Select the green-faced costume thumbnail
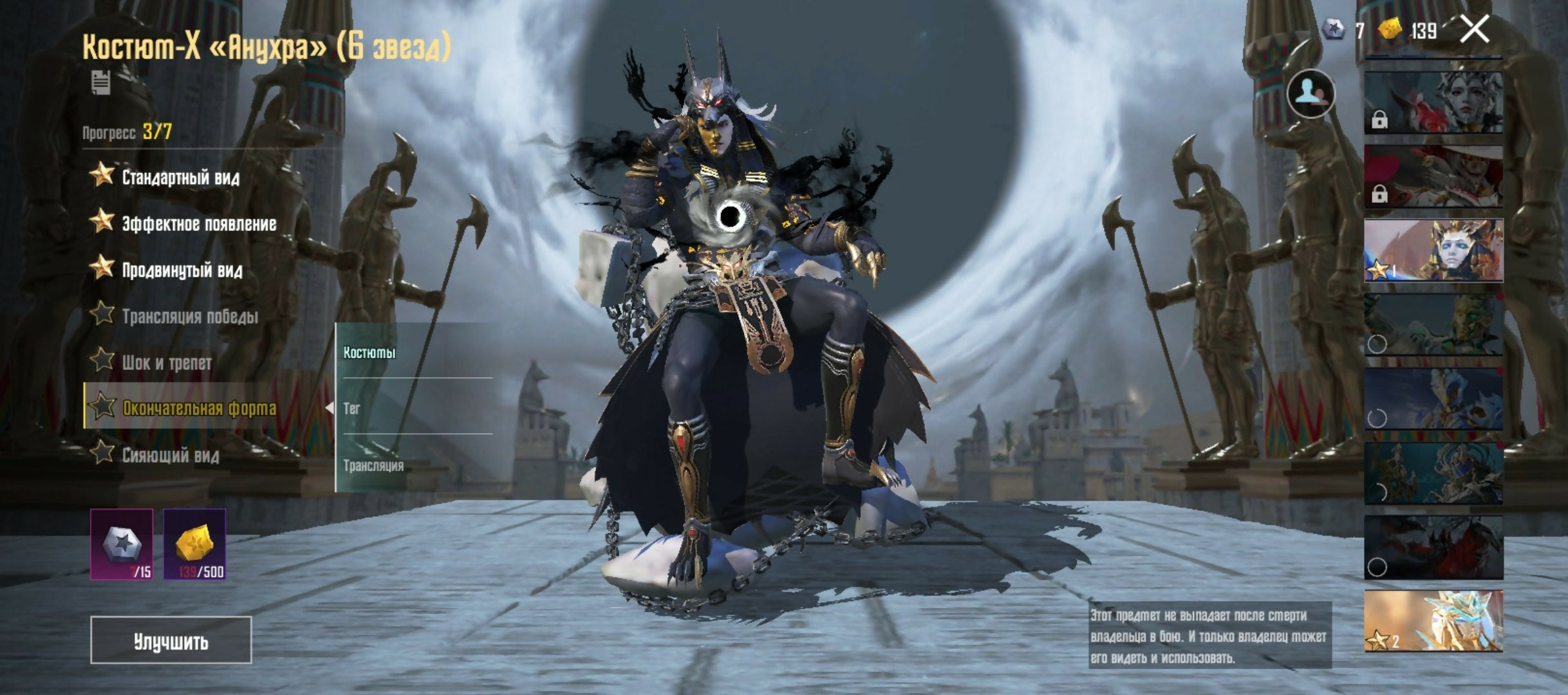Screen dimensions: 1568x695 1433,325
